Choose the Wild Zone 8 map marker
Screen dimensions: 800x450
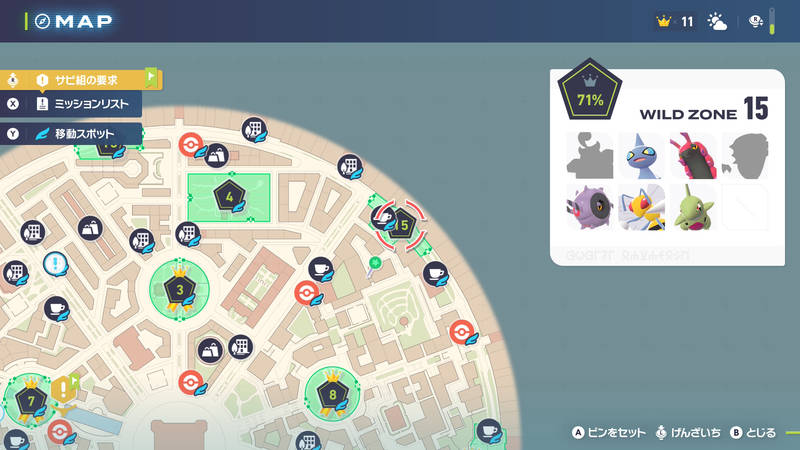(333, 393)
